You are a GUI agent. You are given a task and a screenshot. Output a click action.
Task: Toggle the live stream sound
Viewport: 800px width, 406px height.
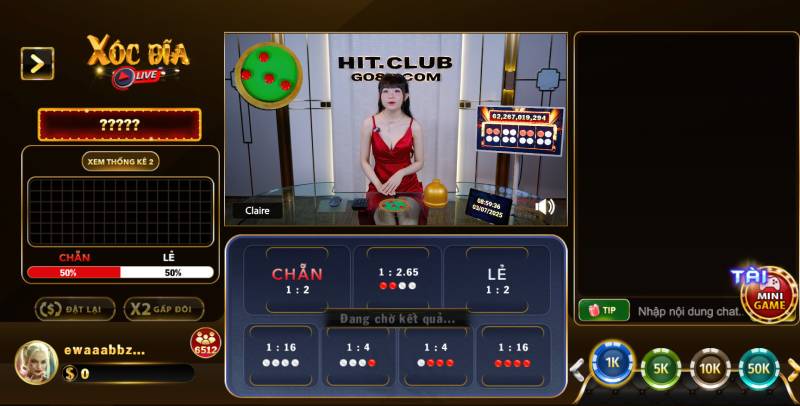[545, 207]
